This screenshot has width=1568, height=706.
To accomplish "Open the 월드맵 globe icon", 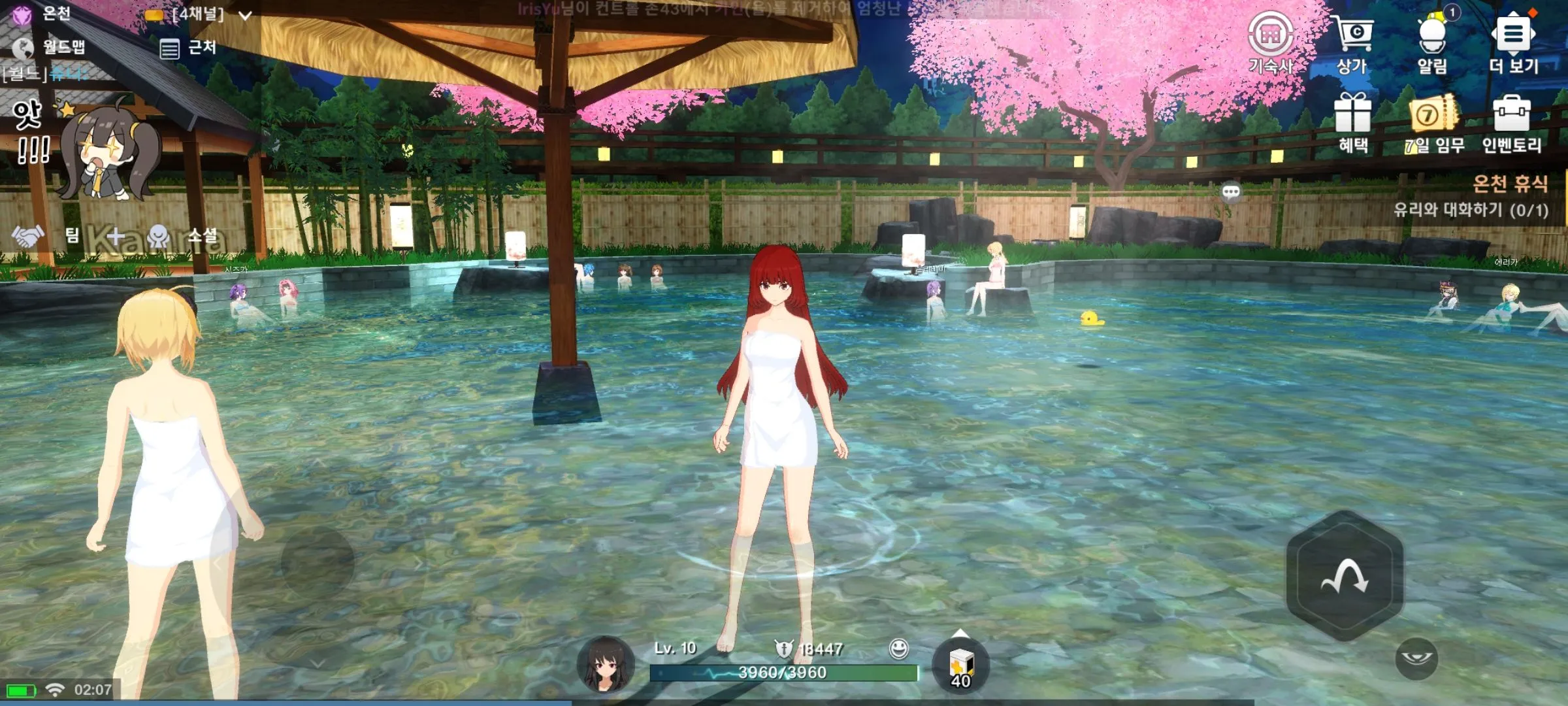I will coord(24,47).
